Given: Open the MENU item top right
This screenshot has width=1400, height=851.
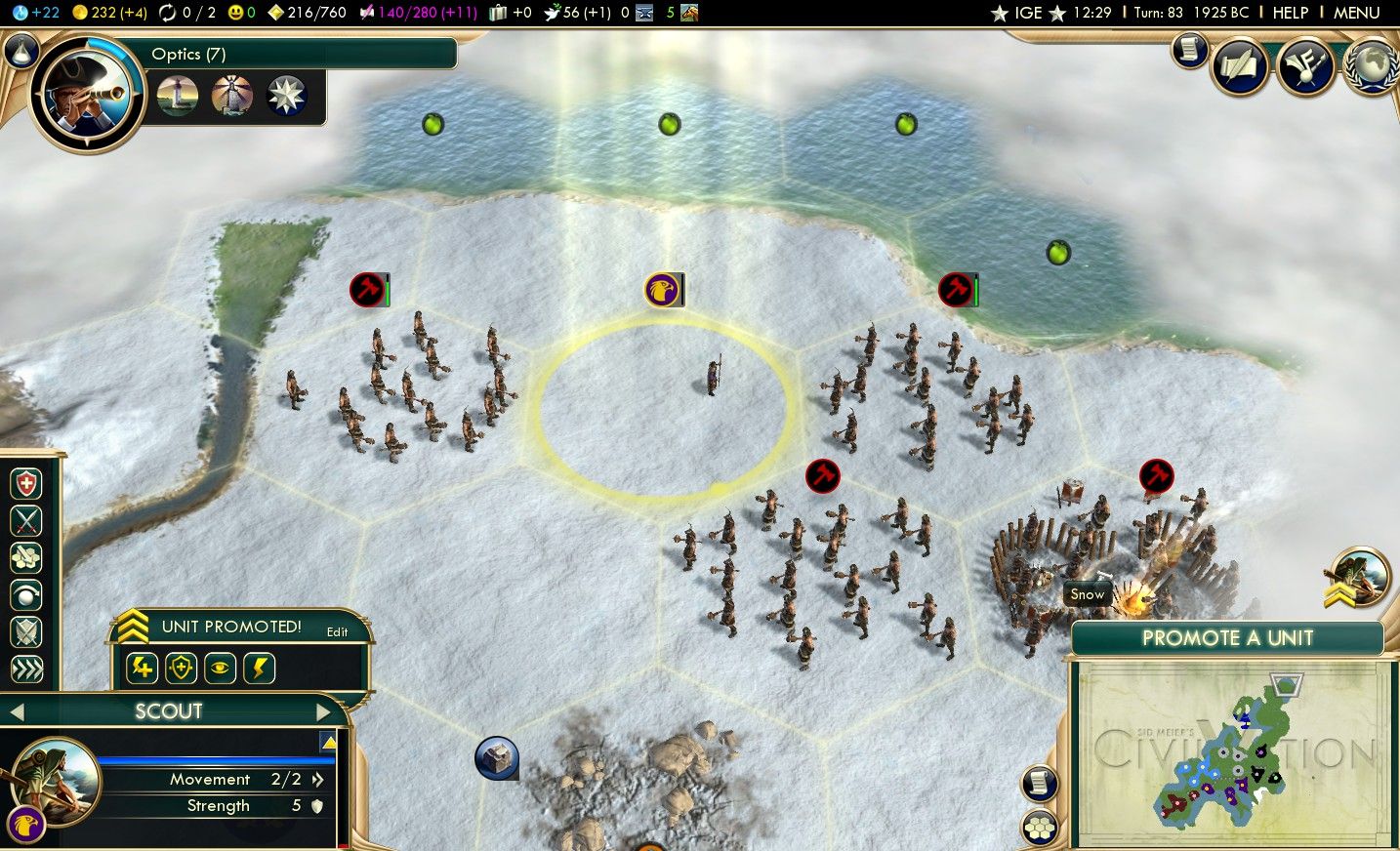Looking at the screenshot, I should tap(1357, 13).
